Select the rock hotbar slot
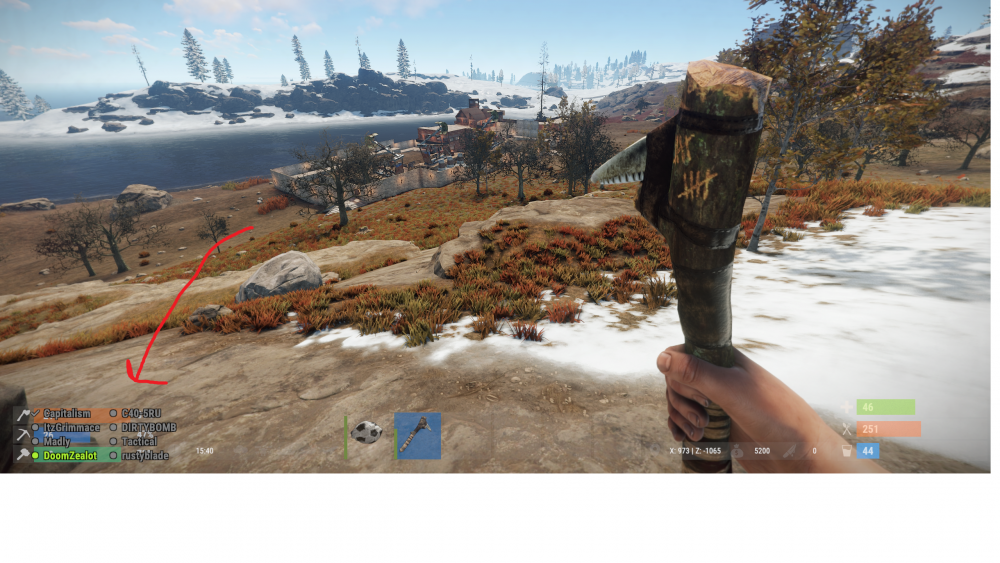Image resolution: width=1000 pixels, height=563 pixels. click(367, 435)
